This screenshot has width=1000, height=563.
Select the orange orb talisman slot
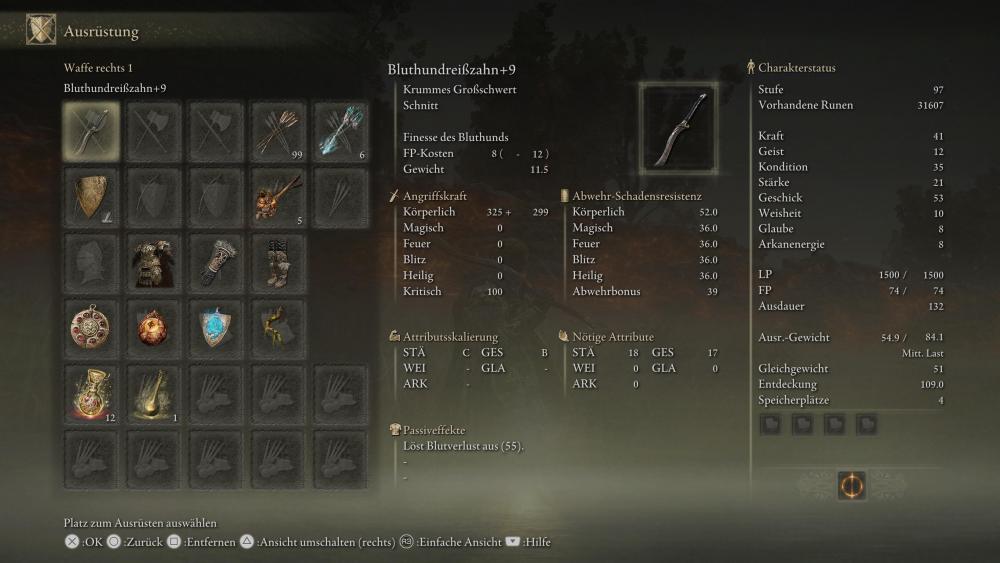[153, 327]
